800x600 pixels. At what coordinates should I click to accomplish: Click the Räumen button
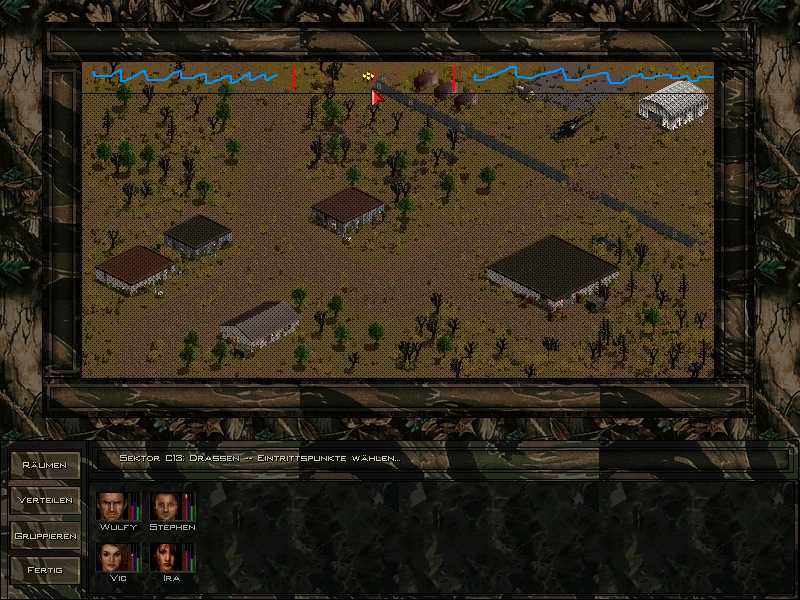pos(45,465)
